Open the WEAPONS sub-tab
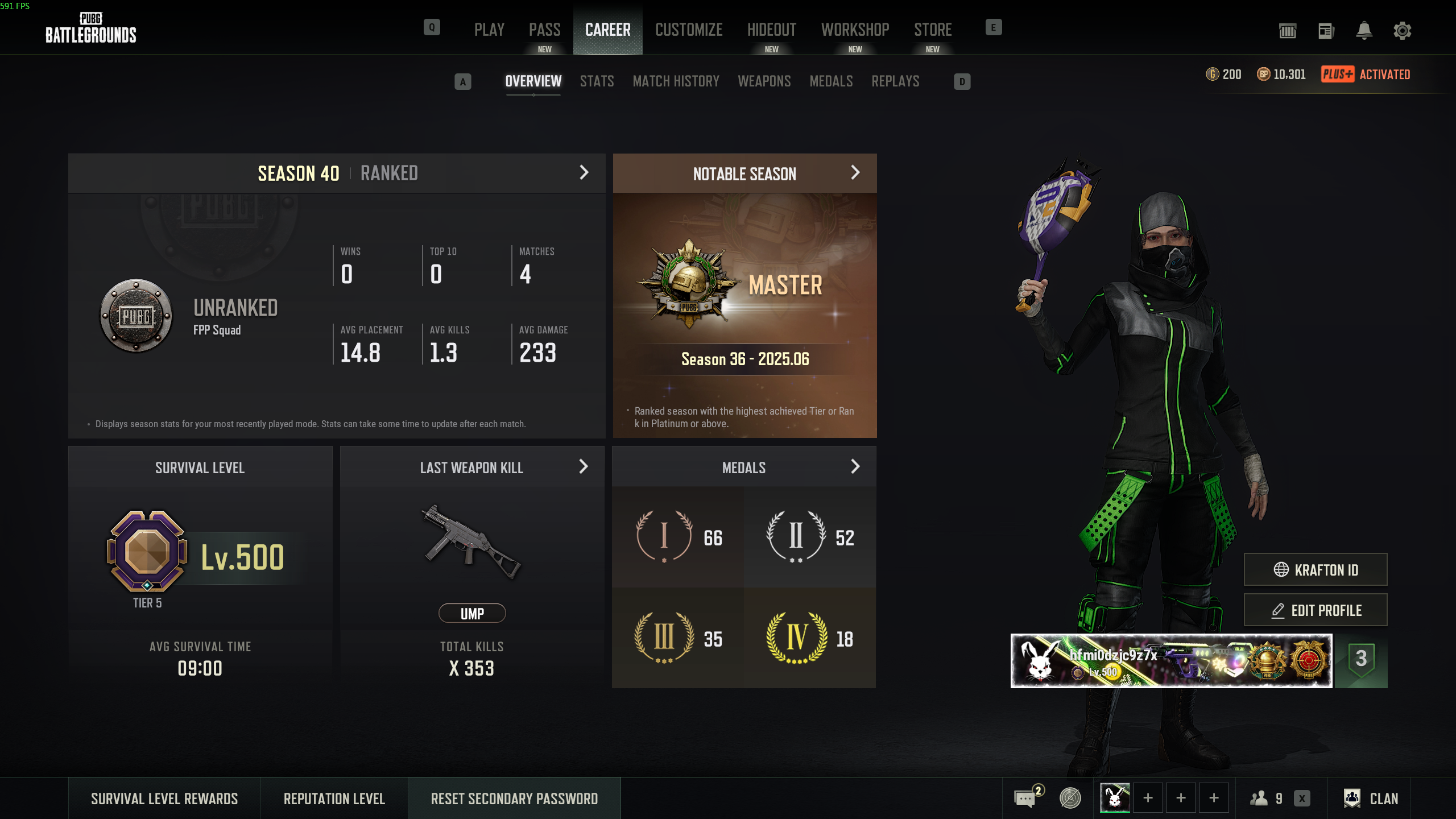 pos(764,81)
